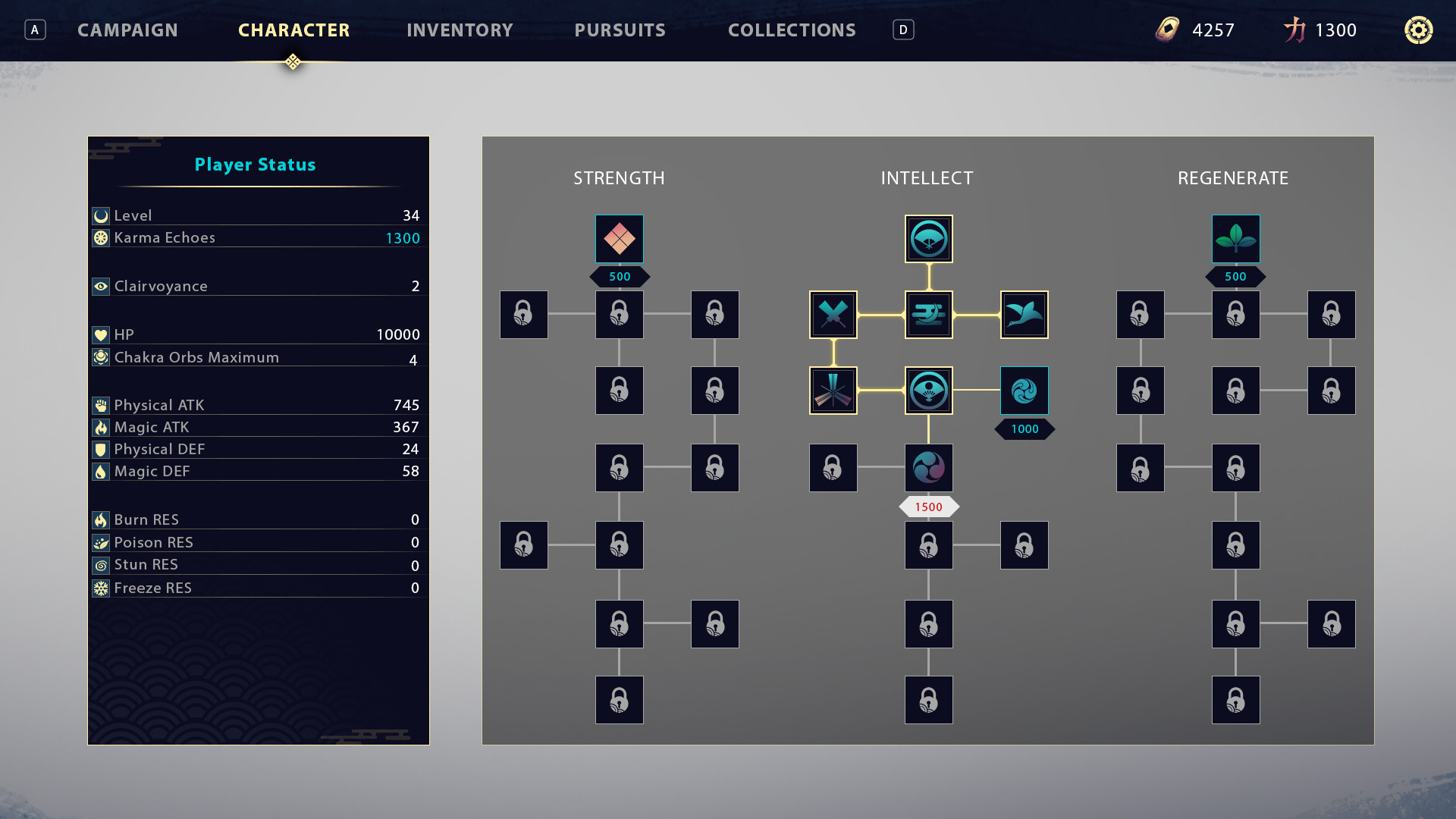Click the Karma currency icon showing 1300
1456x819 pixels.
(1294, 30)
